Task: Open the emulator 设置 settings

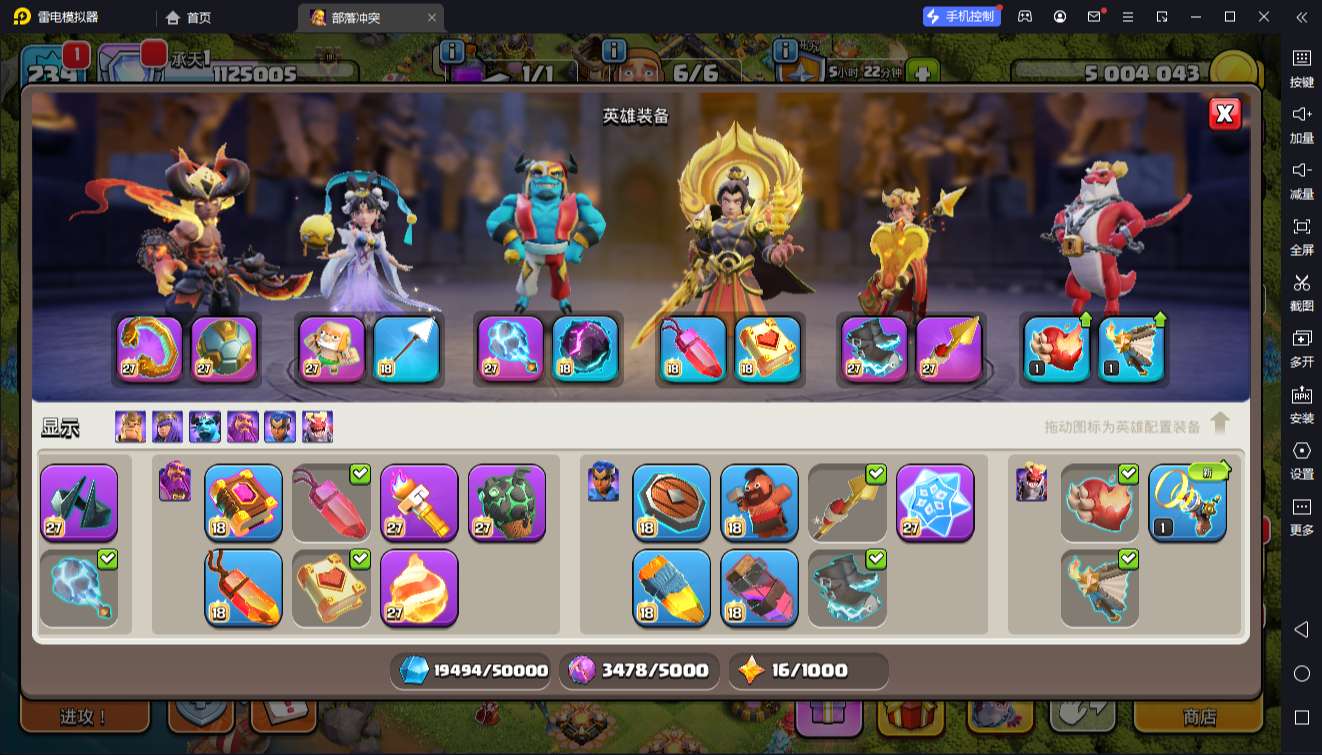Action: [x=1301, y=459]
